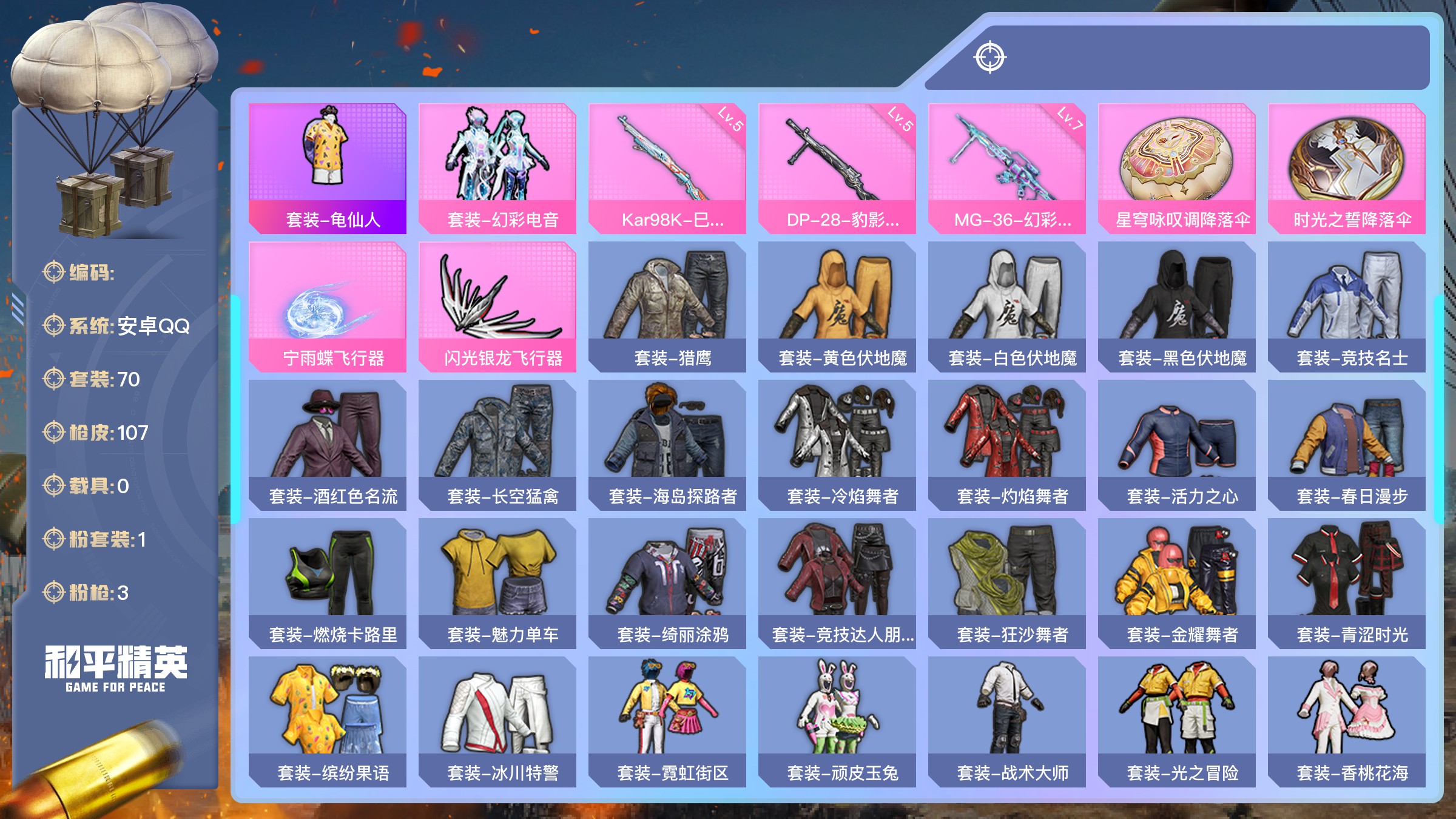The width and height of the screenshot is (1456, 819).
Task: Choose the 套装-黄色伏地魔 outfit
Action: click(x=837, y=306)
